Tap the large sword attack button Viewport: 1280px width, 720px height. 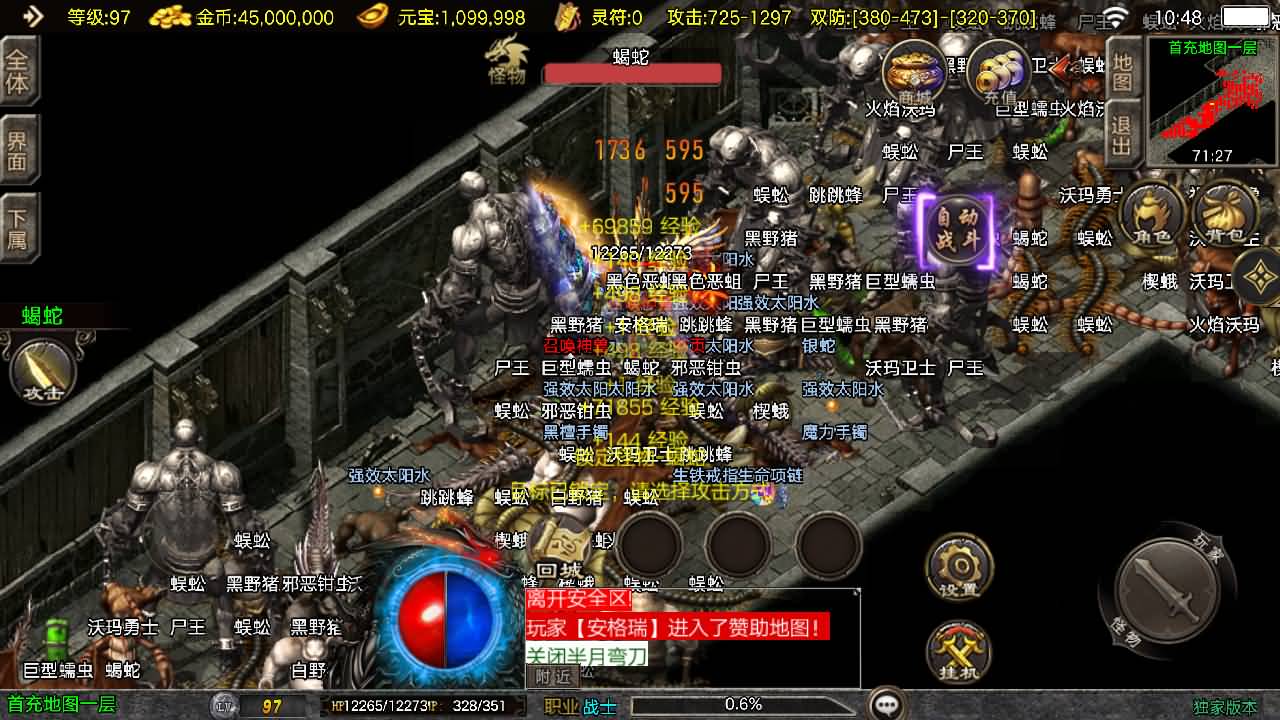click(x=1165, y=589)
